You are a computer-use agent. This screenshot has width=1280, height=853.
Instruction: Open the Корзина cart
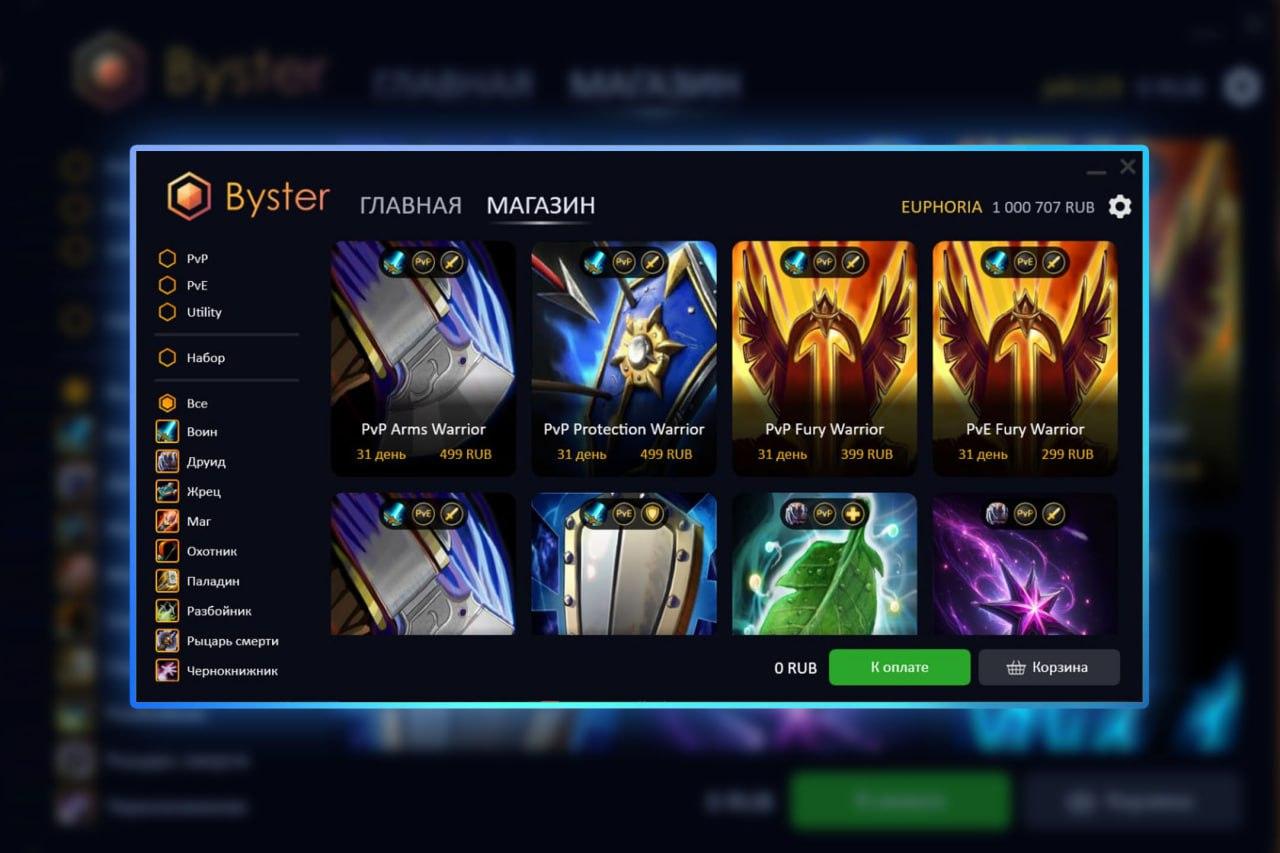tap(1048, 667)
